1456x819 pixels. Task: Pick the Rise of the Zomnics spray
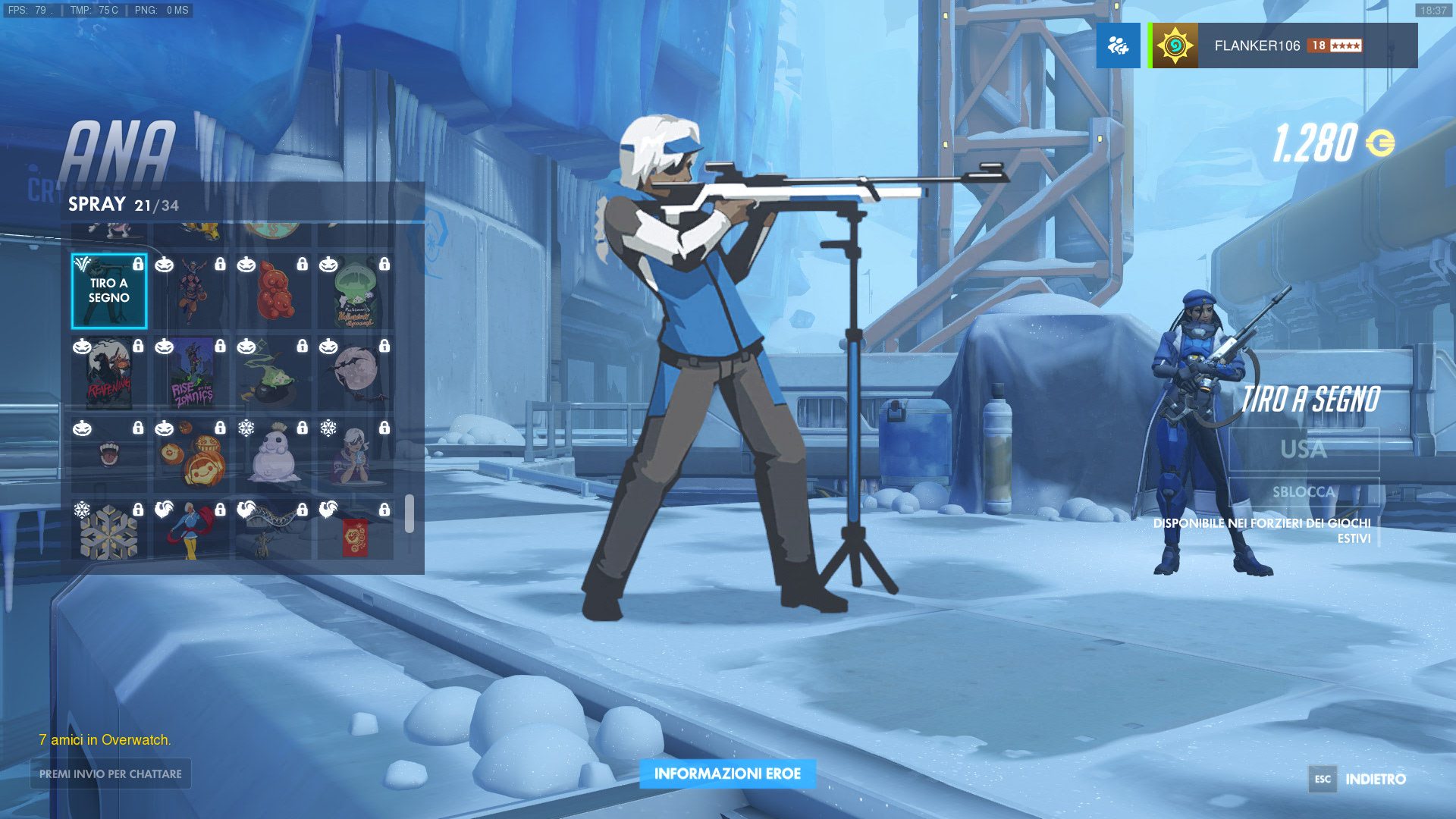click(x=192, y=374)
